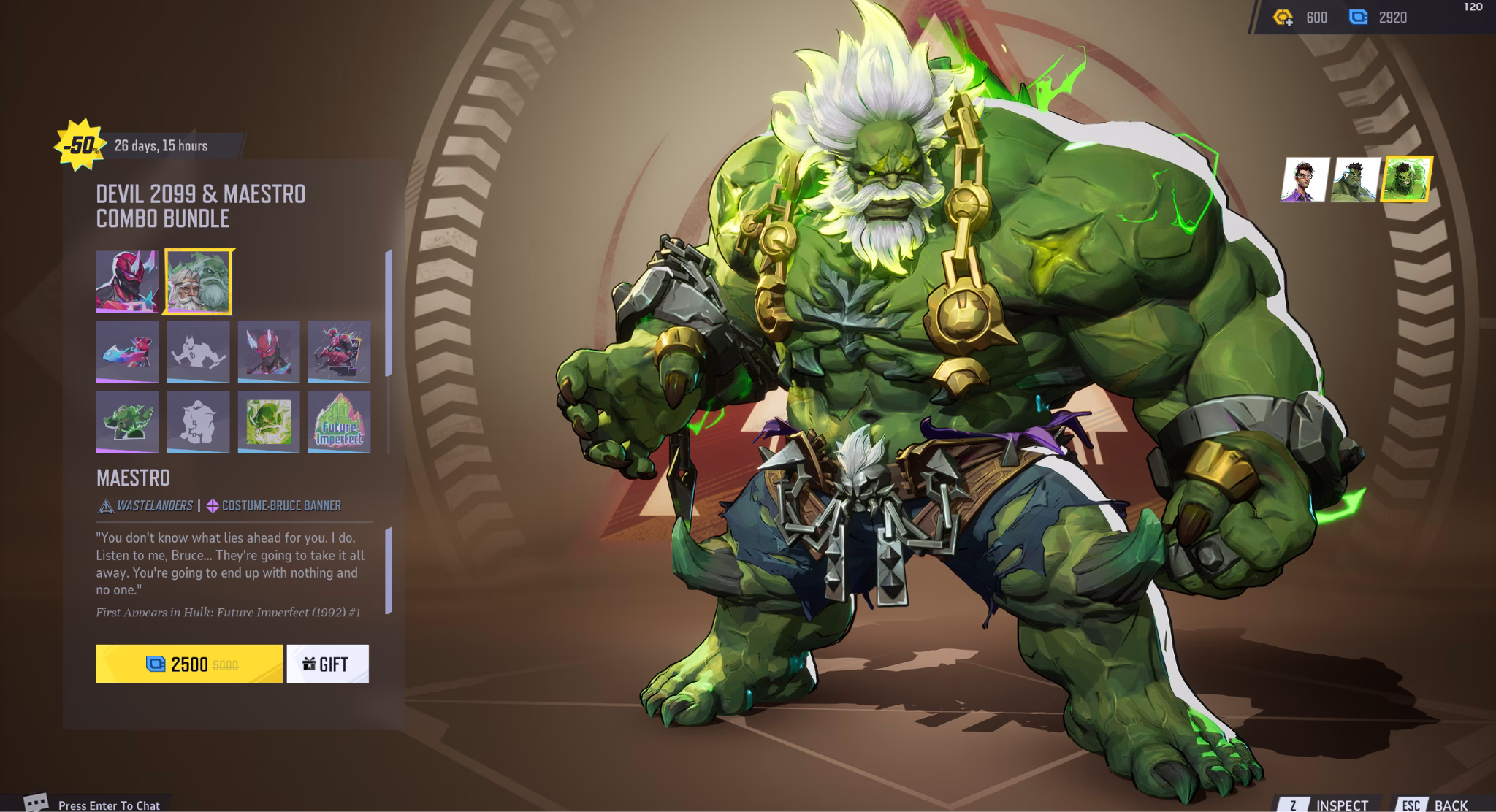Select the Devil 2099 costume thumbnail
1496x812 pixels.
(127, 282)
